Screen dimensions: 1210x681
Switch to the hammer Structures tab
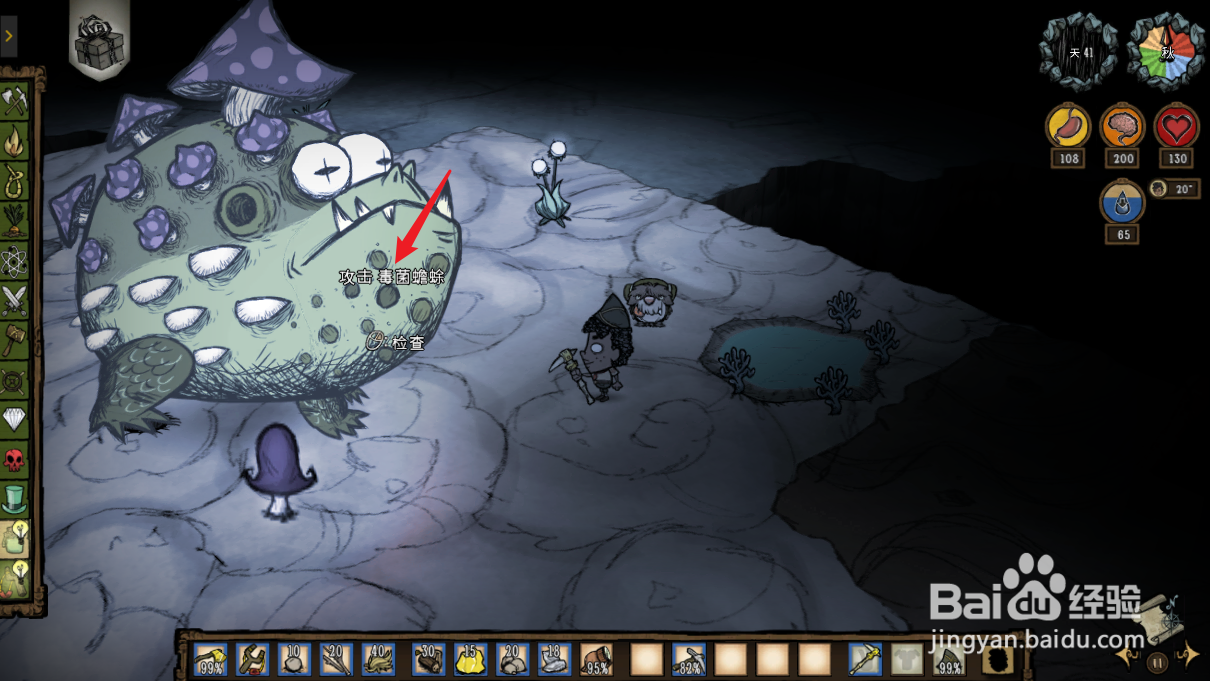(x=14, y=339)
